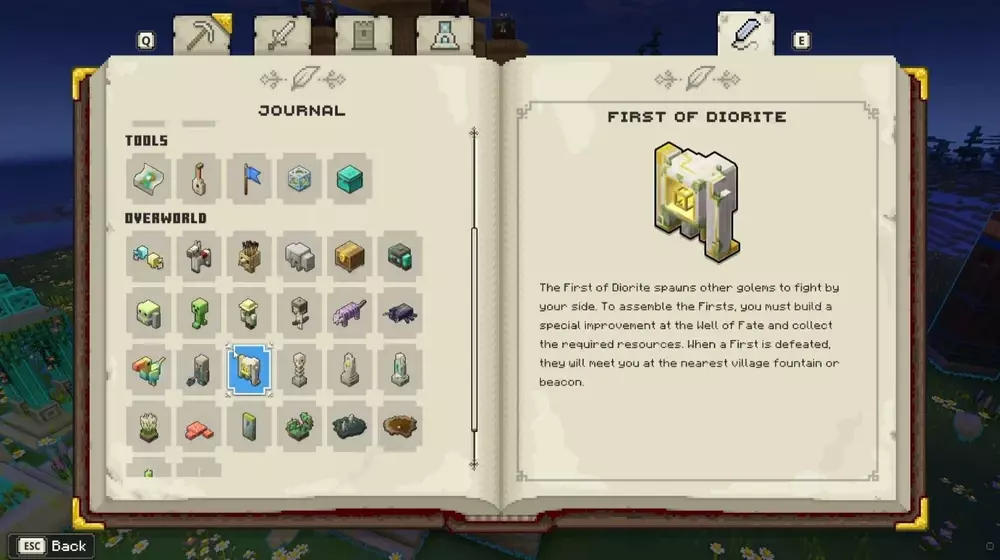Open the purple tiger mount entry
This screenshot has height=560, width=1000.
349,313
